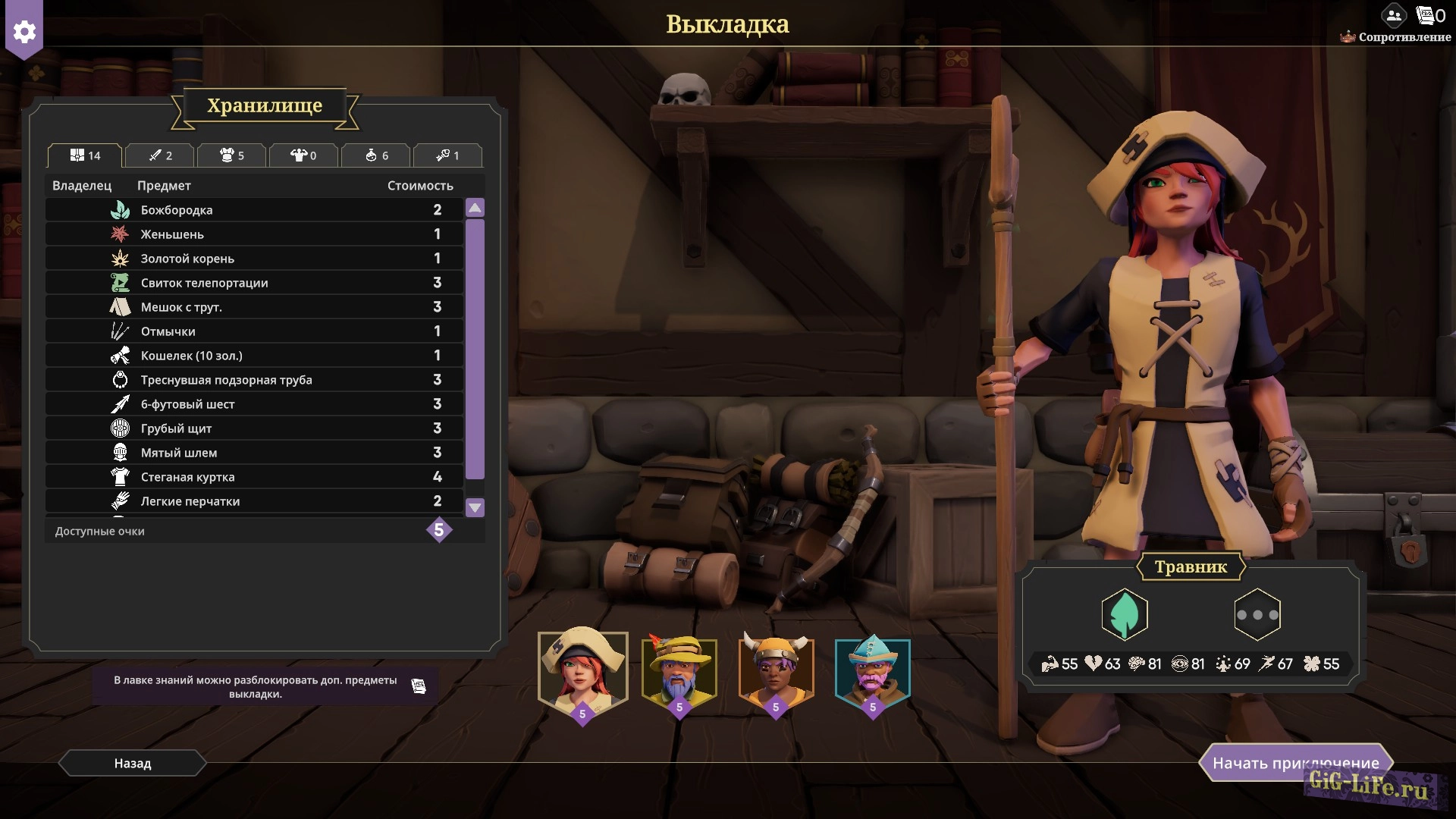Open the armor tab showing 0

pyautogui.click(x=303, y=155)
